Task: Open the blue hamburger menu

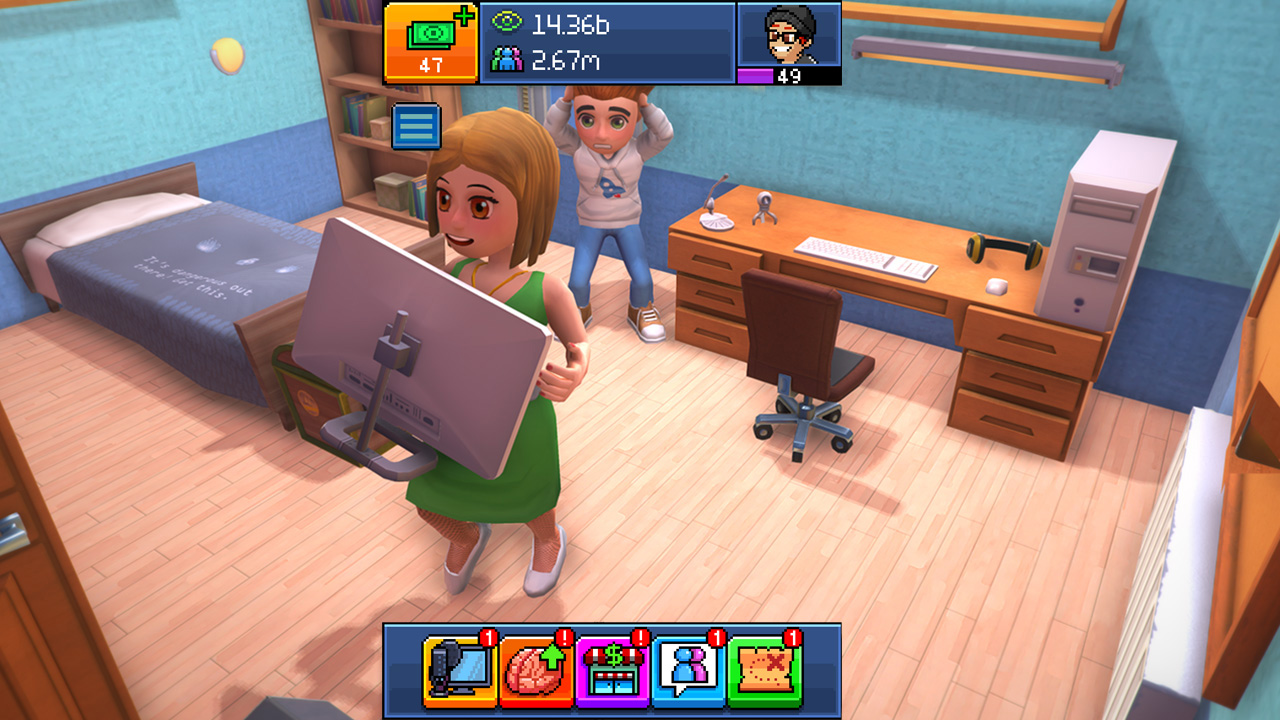Action: [416, 127]
